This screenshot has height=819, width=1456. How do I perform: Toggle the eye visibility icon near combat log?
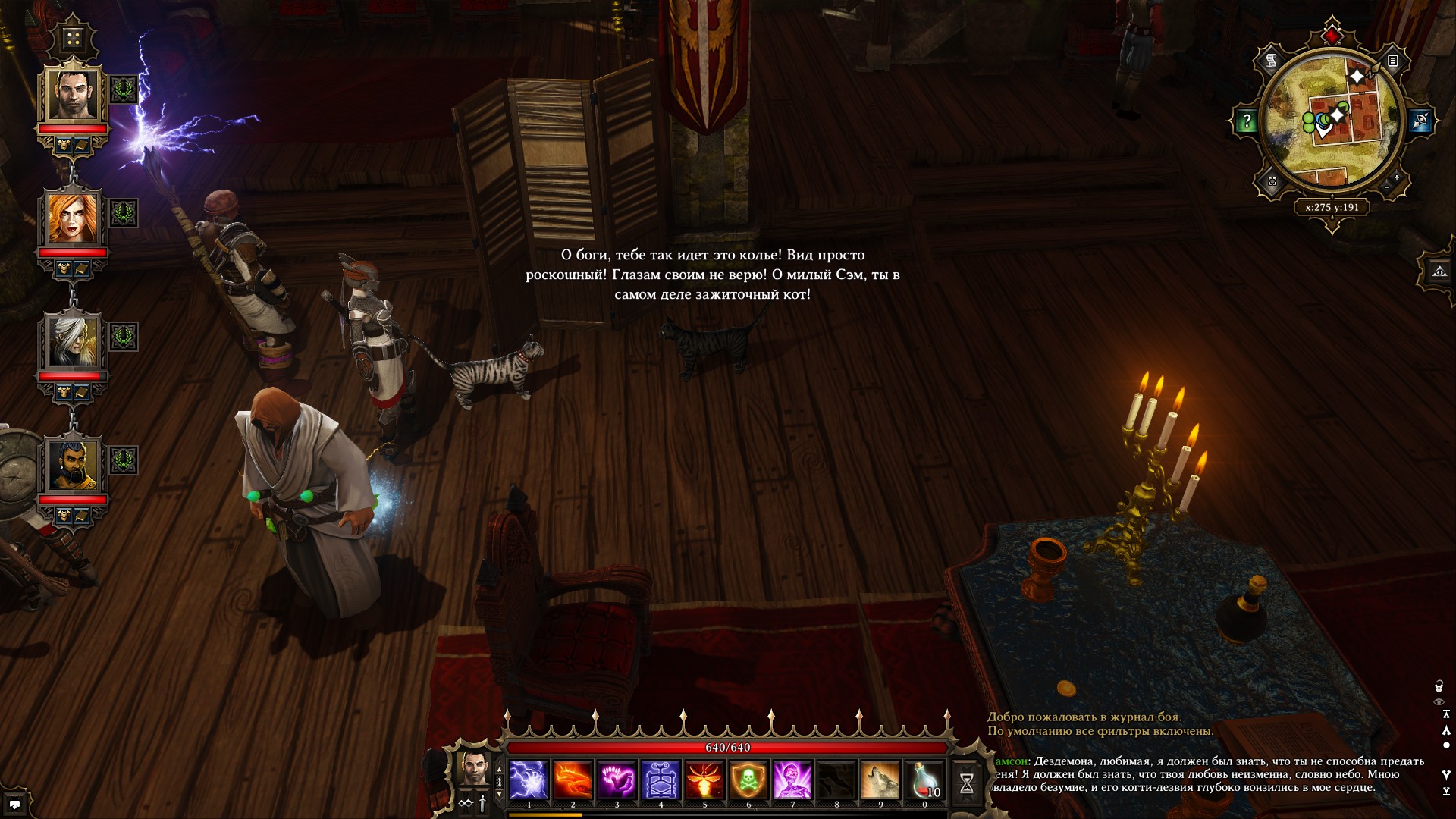[x=1439, y=701]
